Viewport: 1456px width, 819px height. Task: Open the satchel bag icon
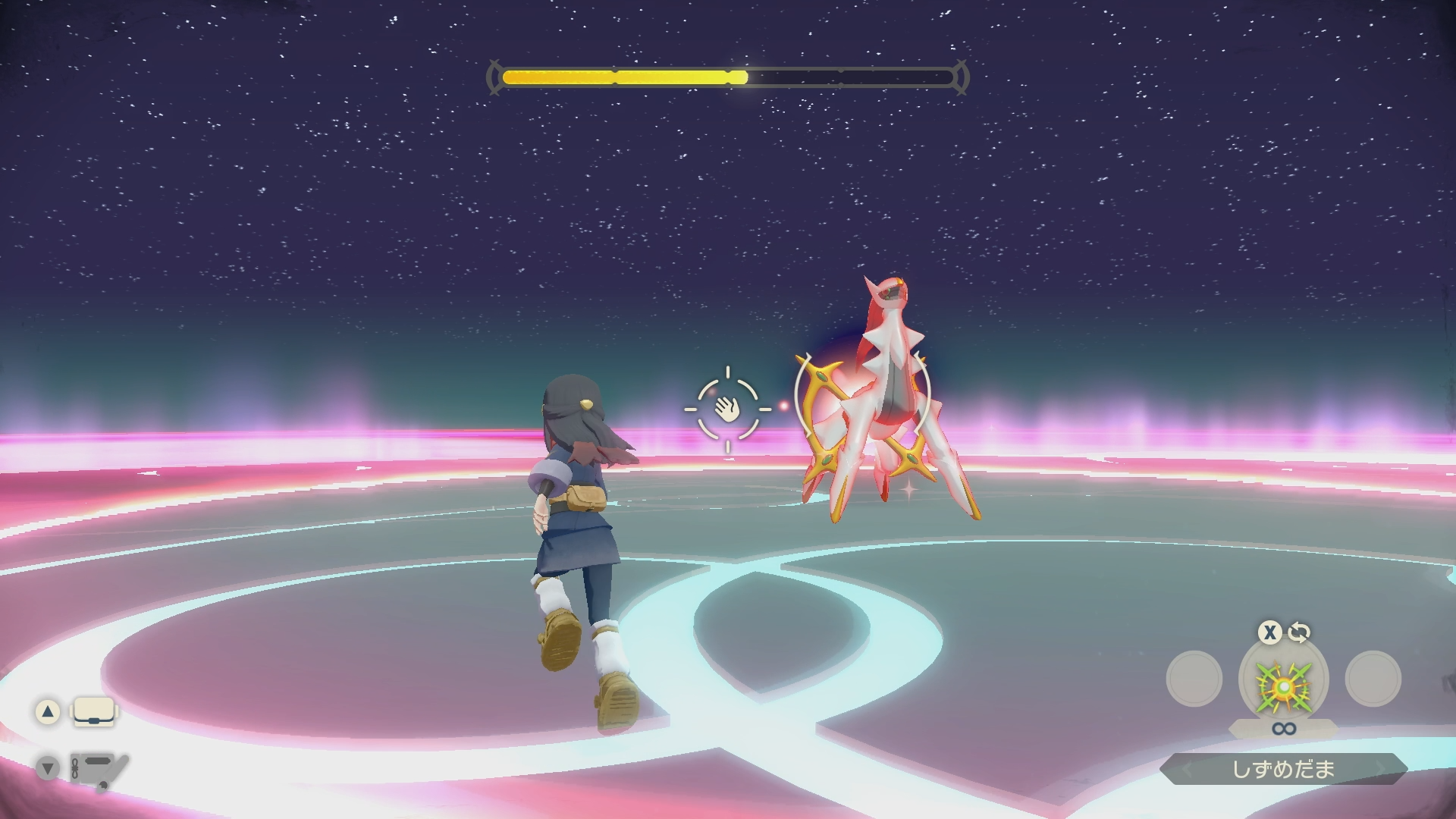94,712
